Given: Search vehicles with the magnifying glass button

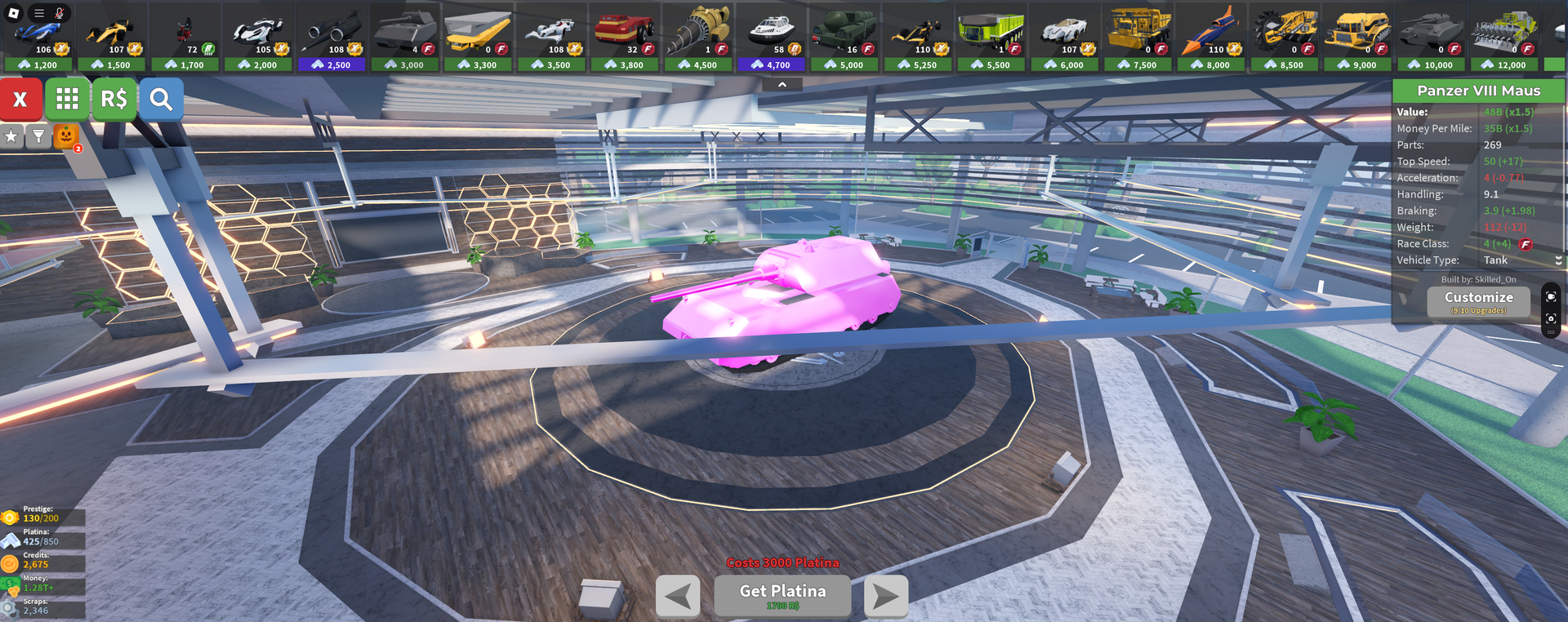Looking at the screenshot, I should [161, 100].
